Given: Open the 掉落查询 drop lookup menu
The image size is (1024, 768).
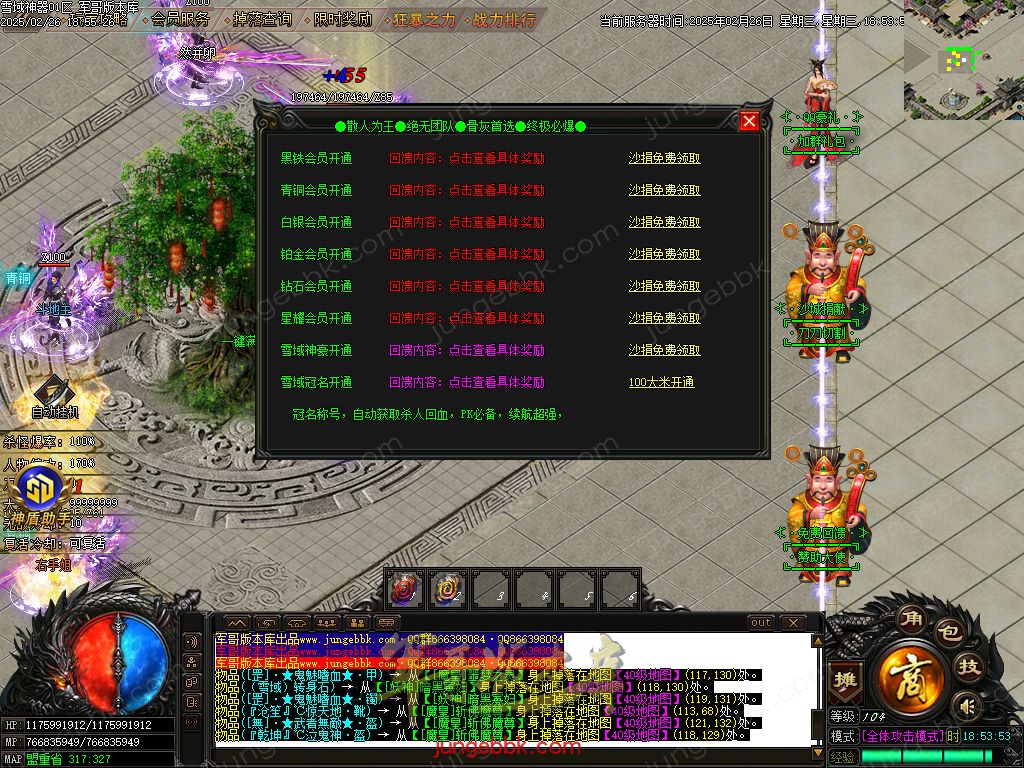Looking at the screenshot, I should (x=262, y=19).
